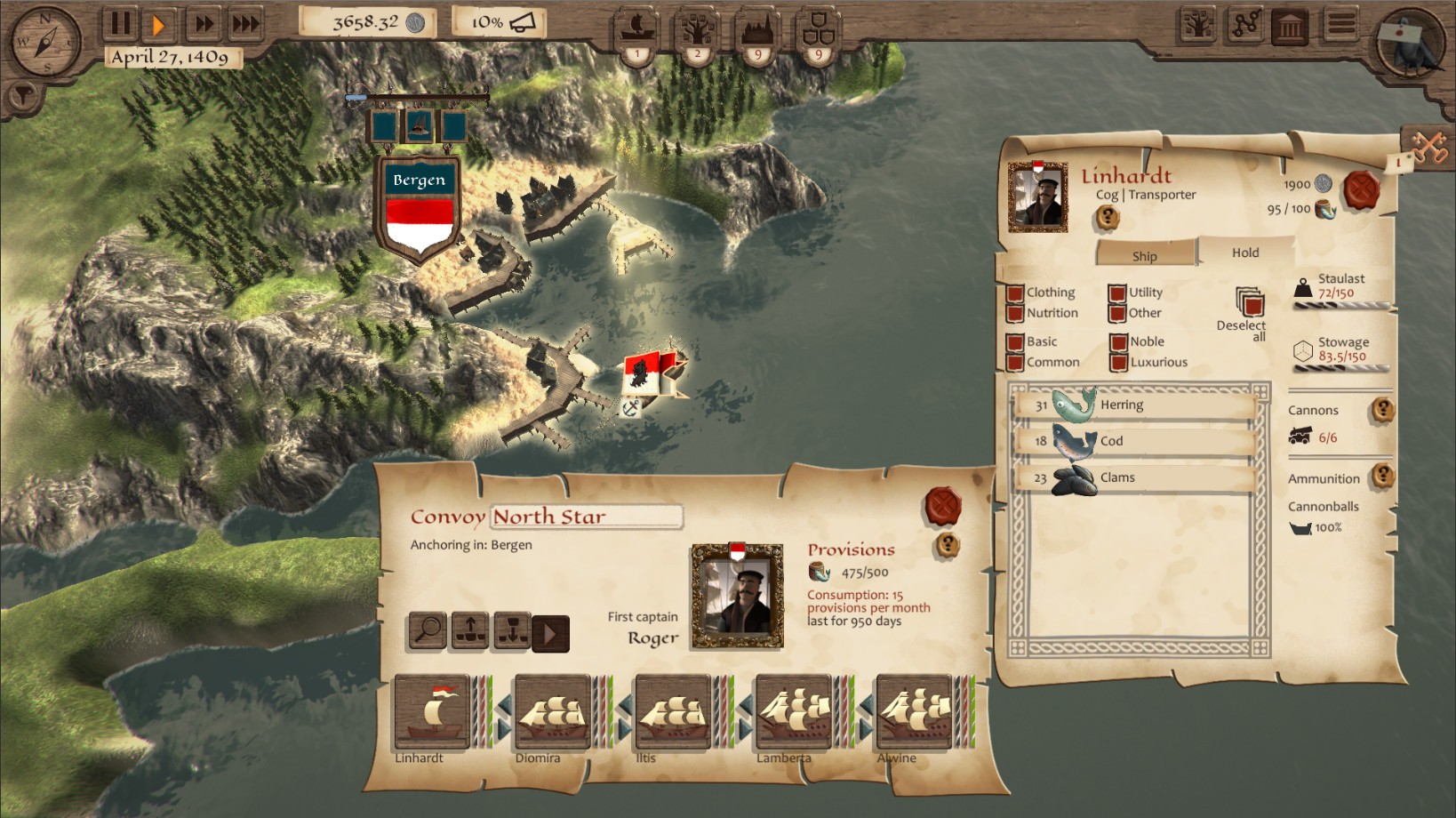Image resolution: width=1456 pixels, height=818 pixels.
Task: Toggle the Clothing filter checkbox
Action: (1015, 293)
